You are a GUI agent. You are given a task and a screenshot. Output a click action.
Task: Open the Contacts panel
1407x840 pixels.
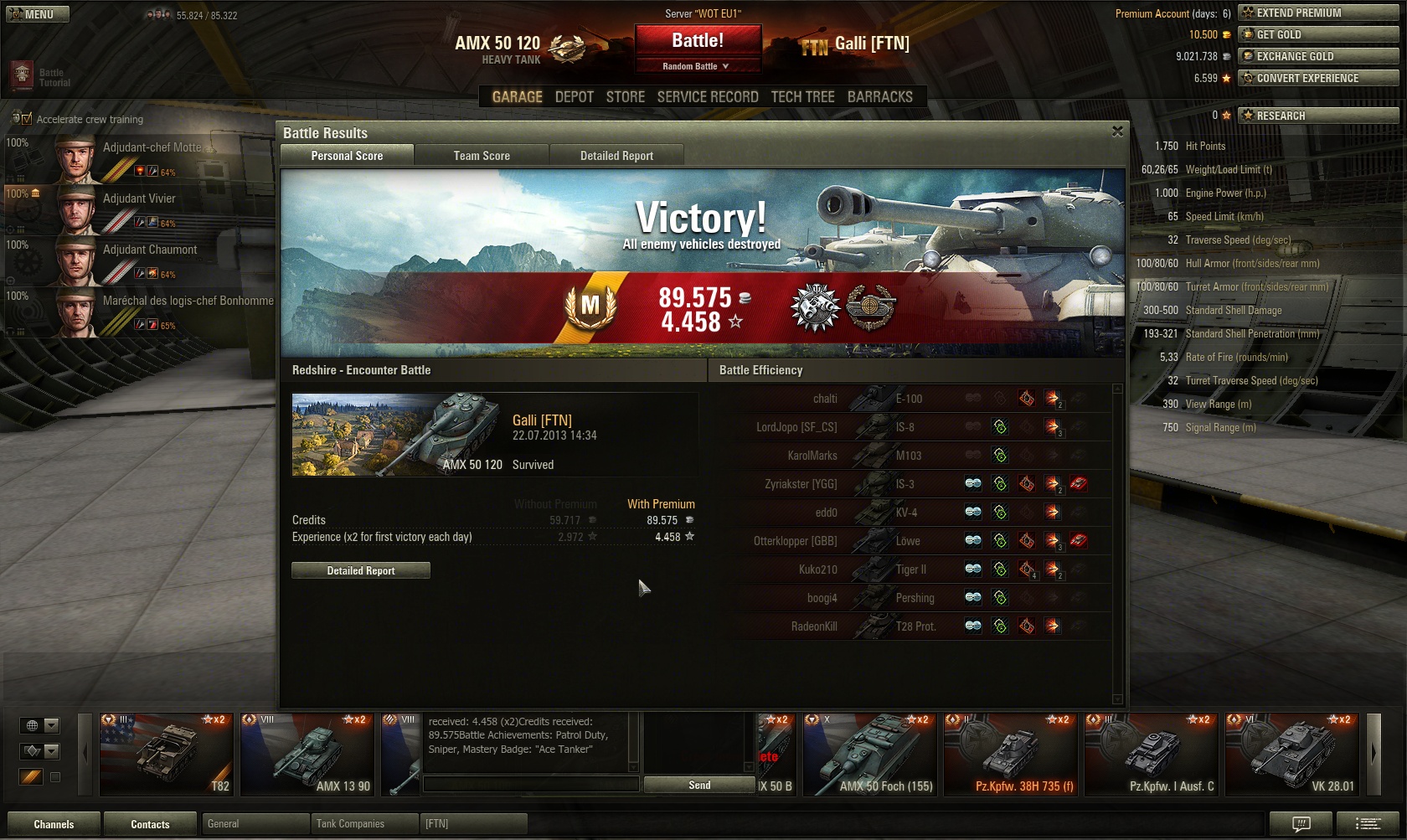coord(150,824)
